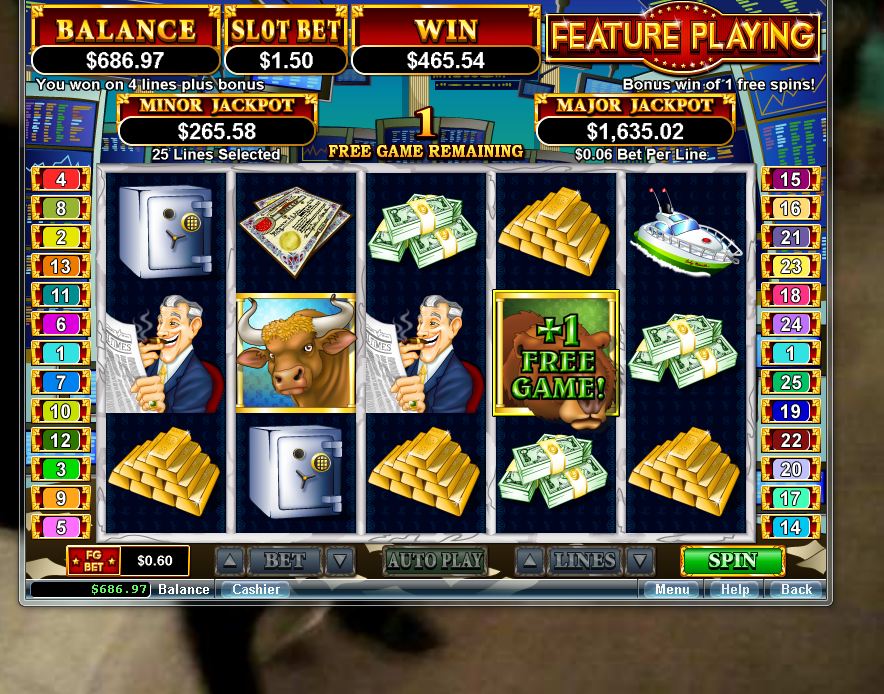Choose payline 14 marker
Image resolution: width=884 pixels, height=694 pixels.
click(790, 527)
